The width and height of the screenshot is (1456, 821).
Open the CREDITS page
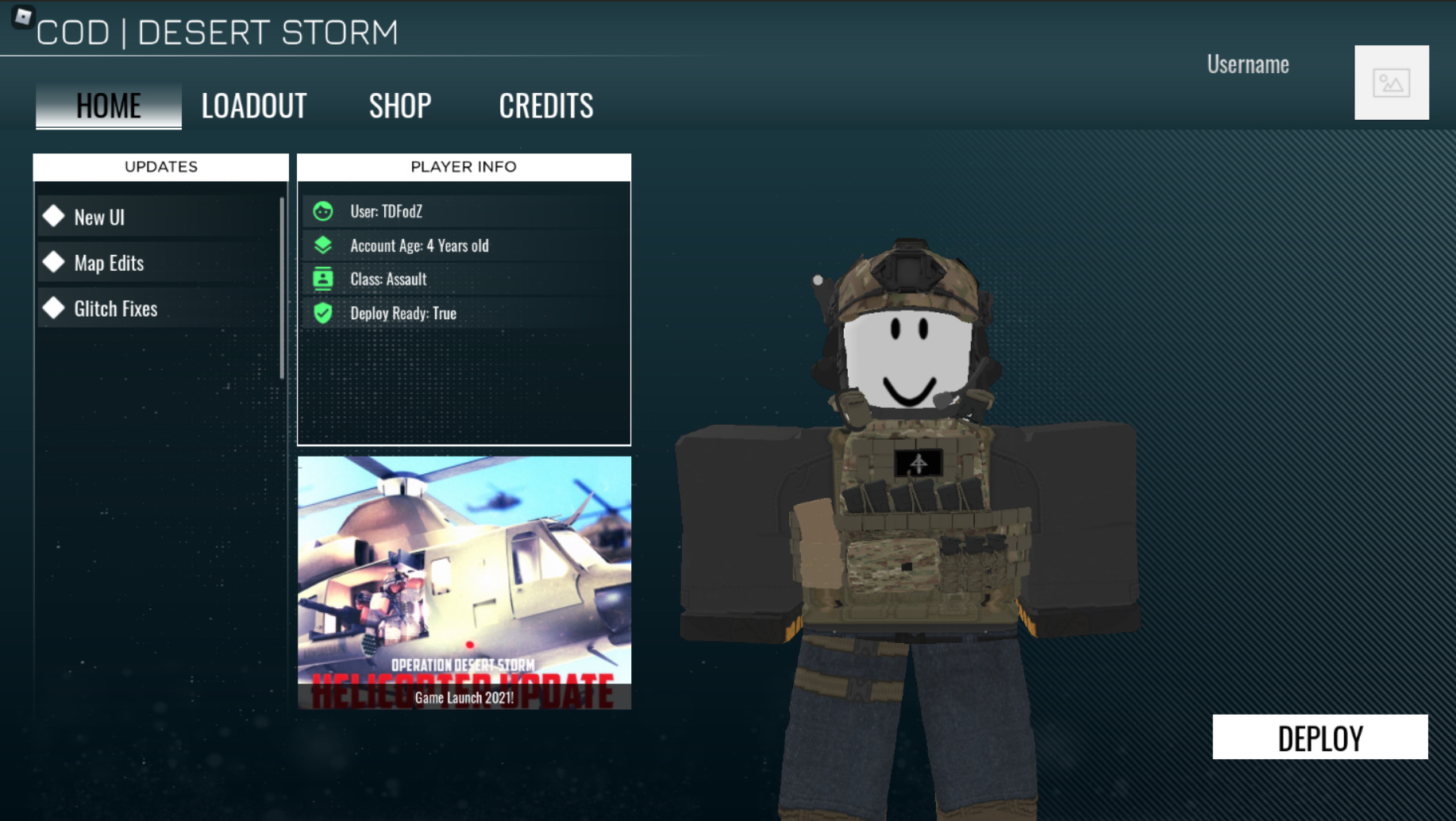[546, 104]
